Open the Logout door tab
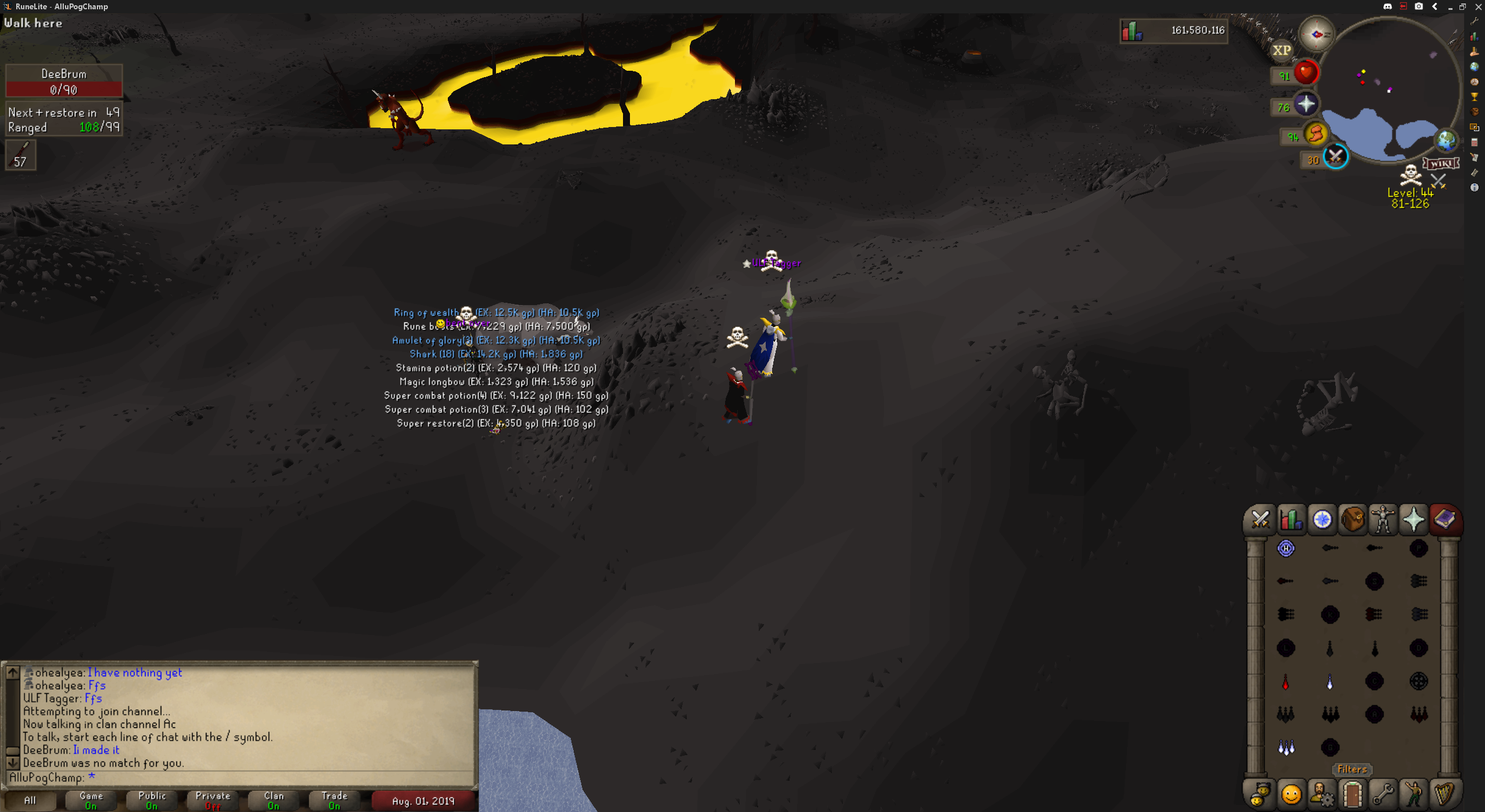The width and height of the screenshot is (1485, 812). click(1352, 794)
